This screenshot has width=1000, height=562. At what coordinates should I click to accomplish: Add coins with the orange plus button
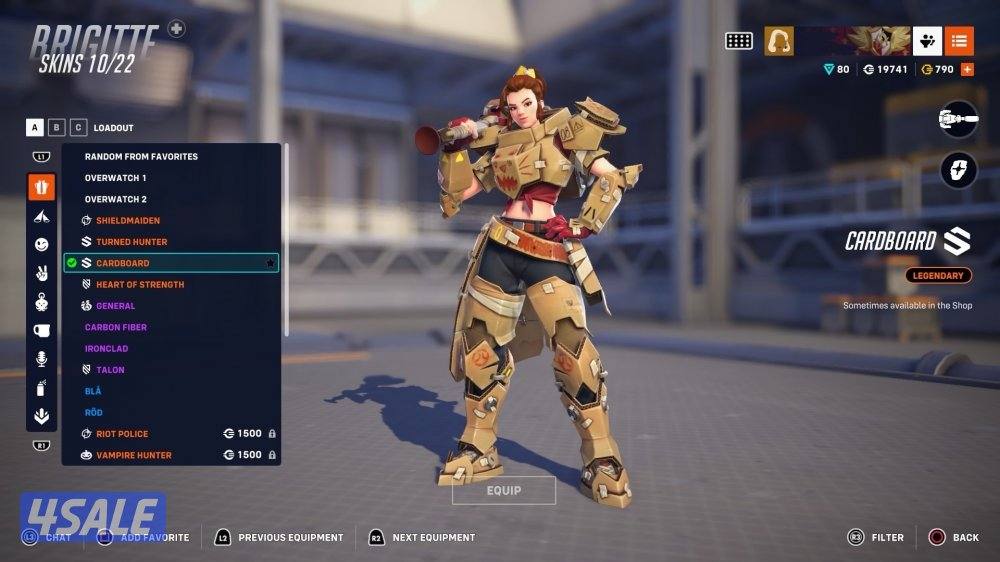pos(967,69)
